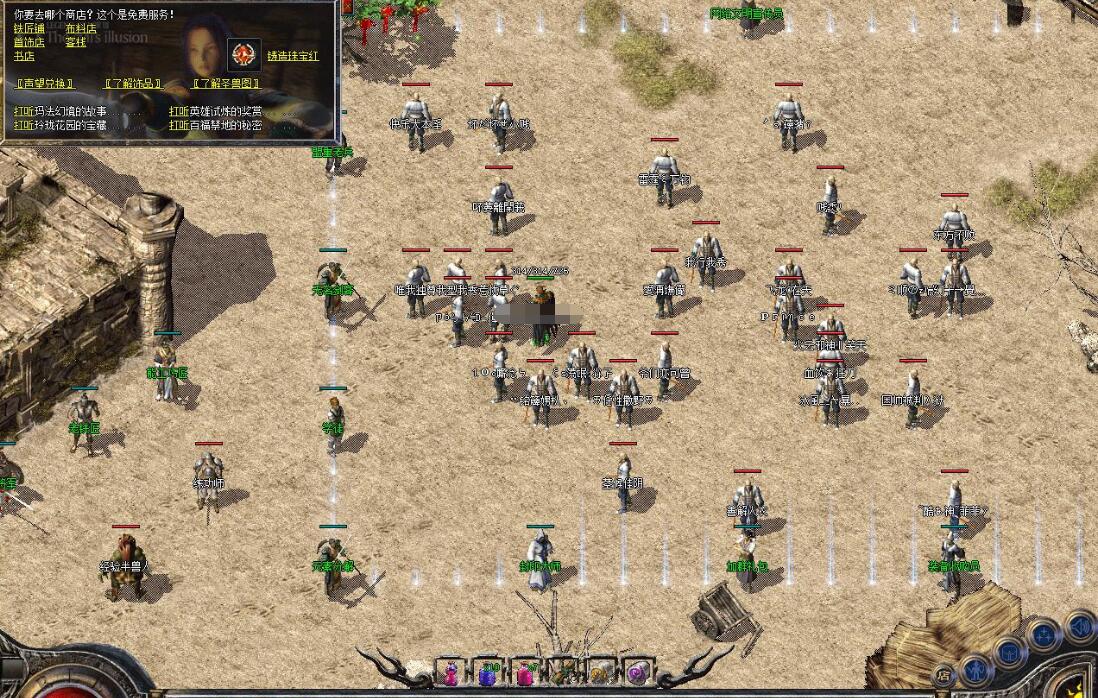Open the 声望兑换 reputation exchange

[x=46, y=84]
